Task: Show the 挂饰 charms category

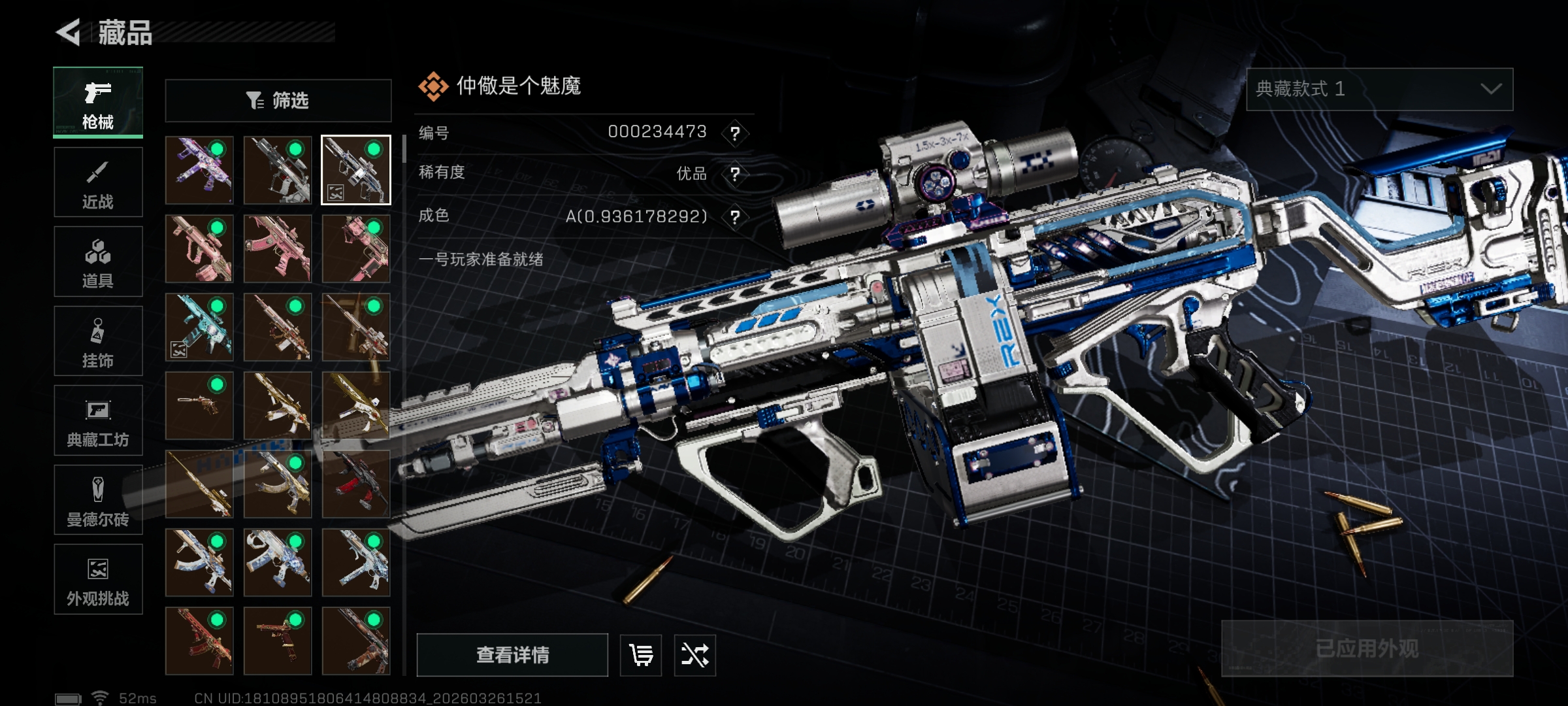Action: point(98,341)
